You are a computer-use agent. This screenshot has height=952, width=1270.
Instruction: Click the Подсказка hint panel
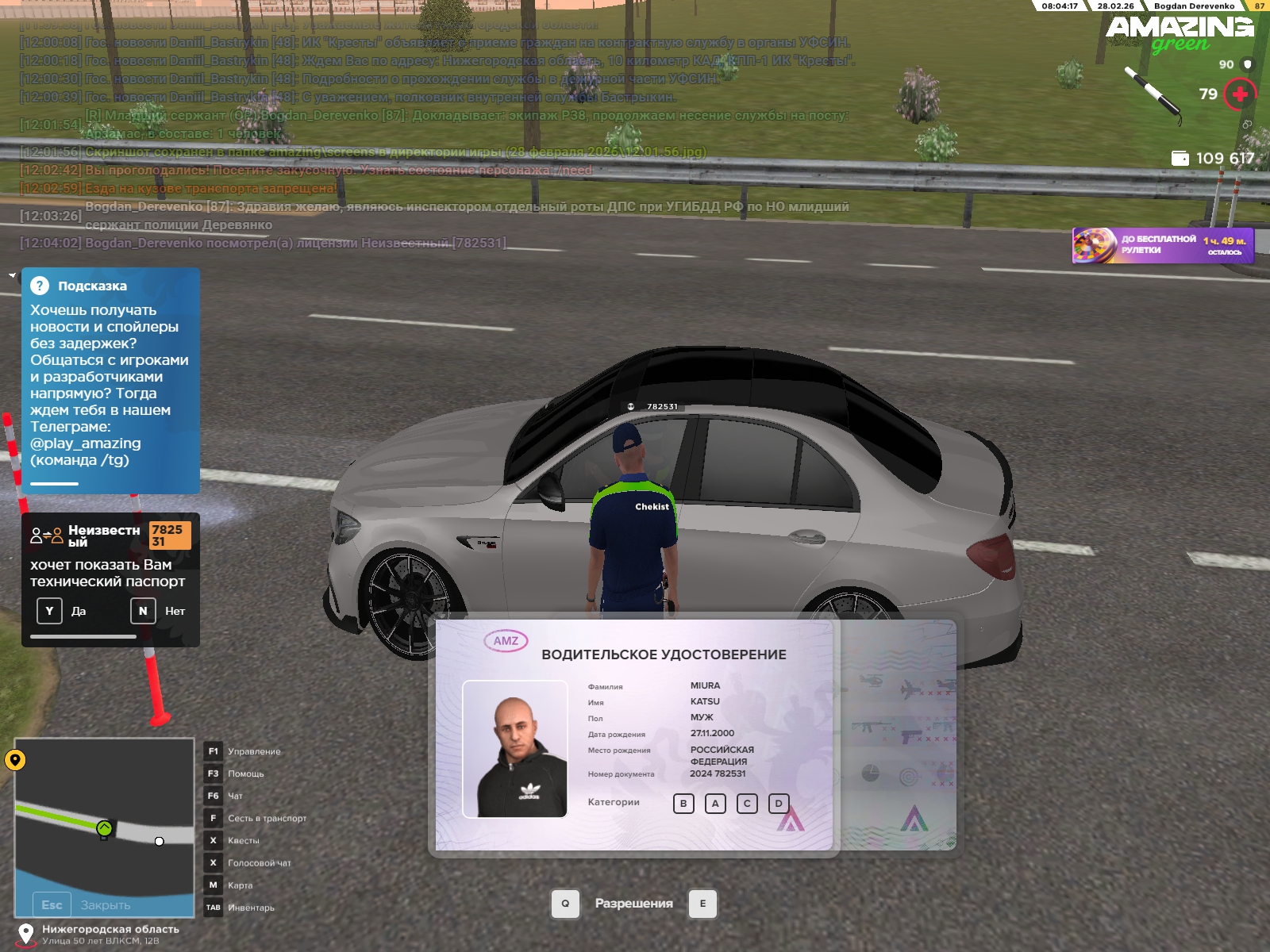(110, 381)
